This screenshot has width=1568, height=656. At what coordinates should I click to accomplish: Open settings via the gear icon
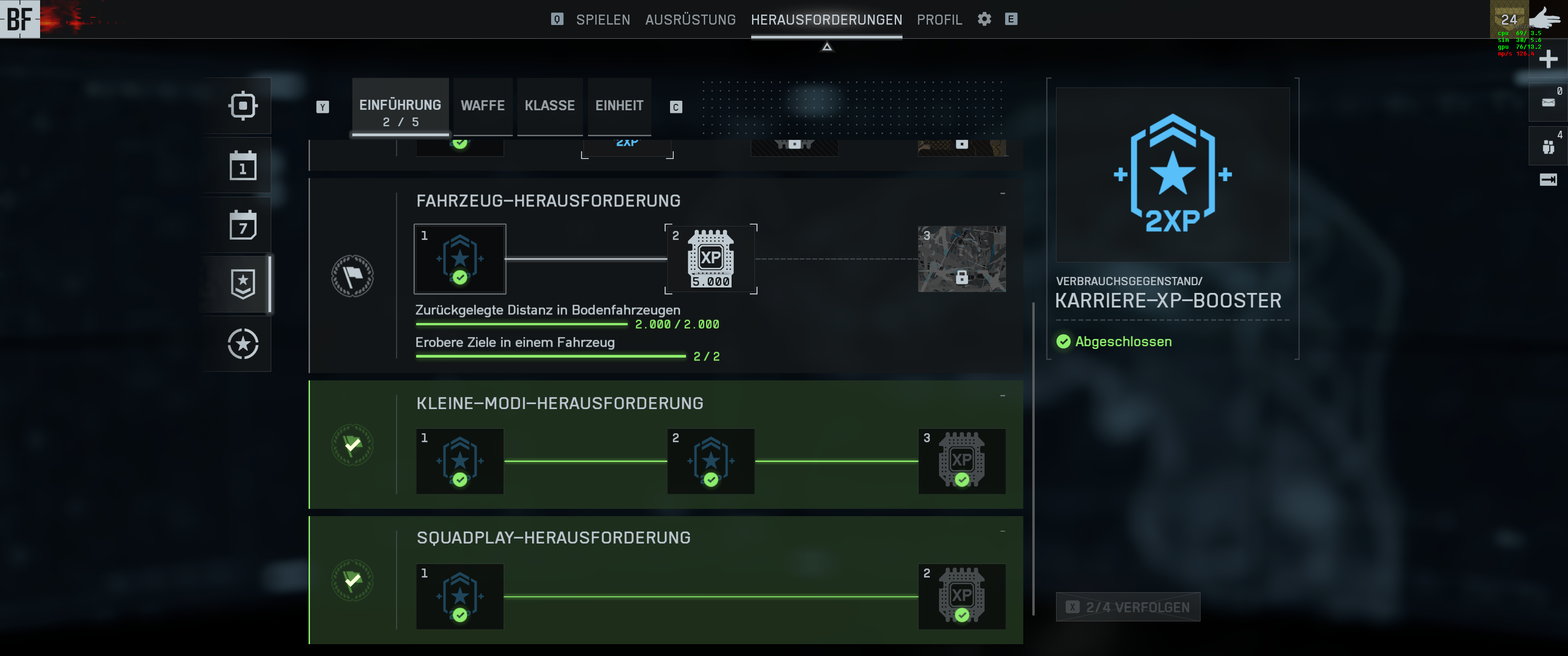(984, 19)
